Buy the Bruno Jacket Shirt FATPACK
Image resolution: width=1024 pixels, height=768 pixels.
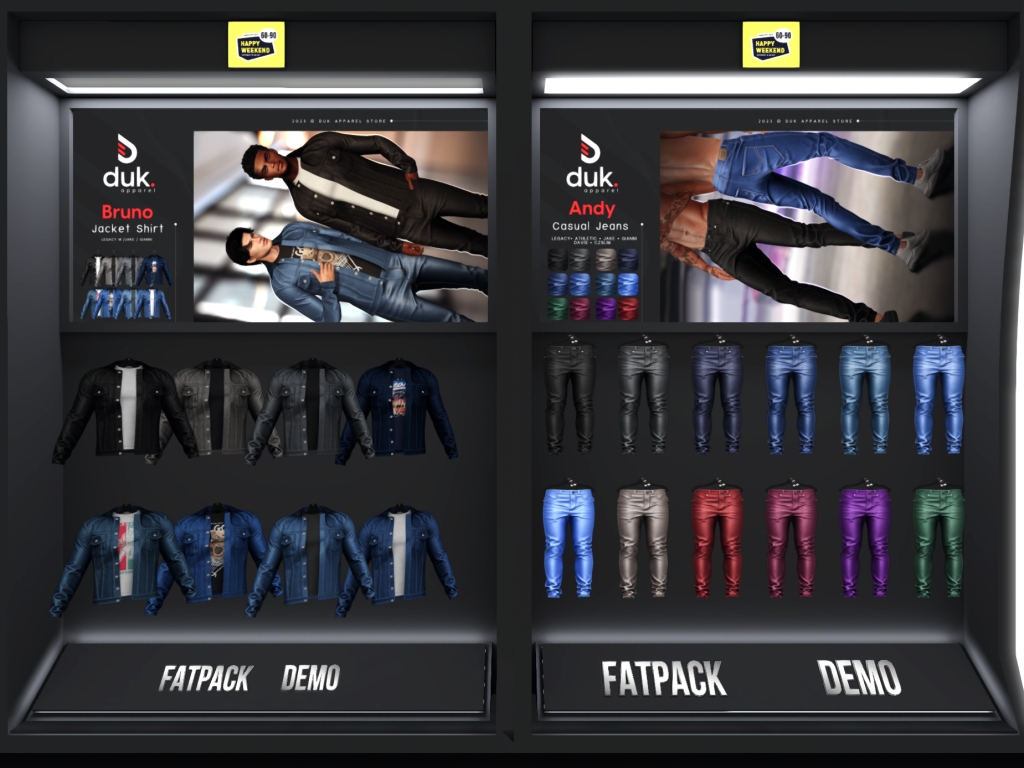(205, 678)
